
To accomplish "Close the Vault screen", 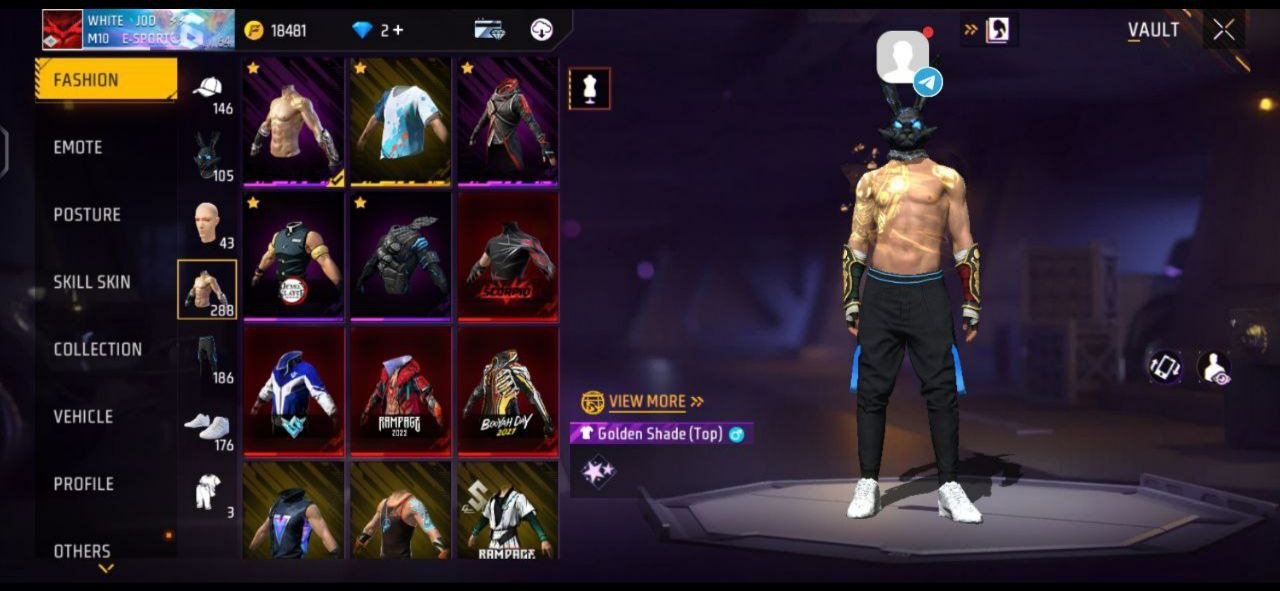I will click(1224, 30).
